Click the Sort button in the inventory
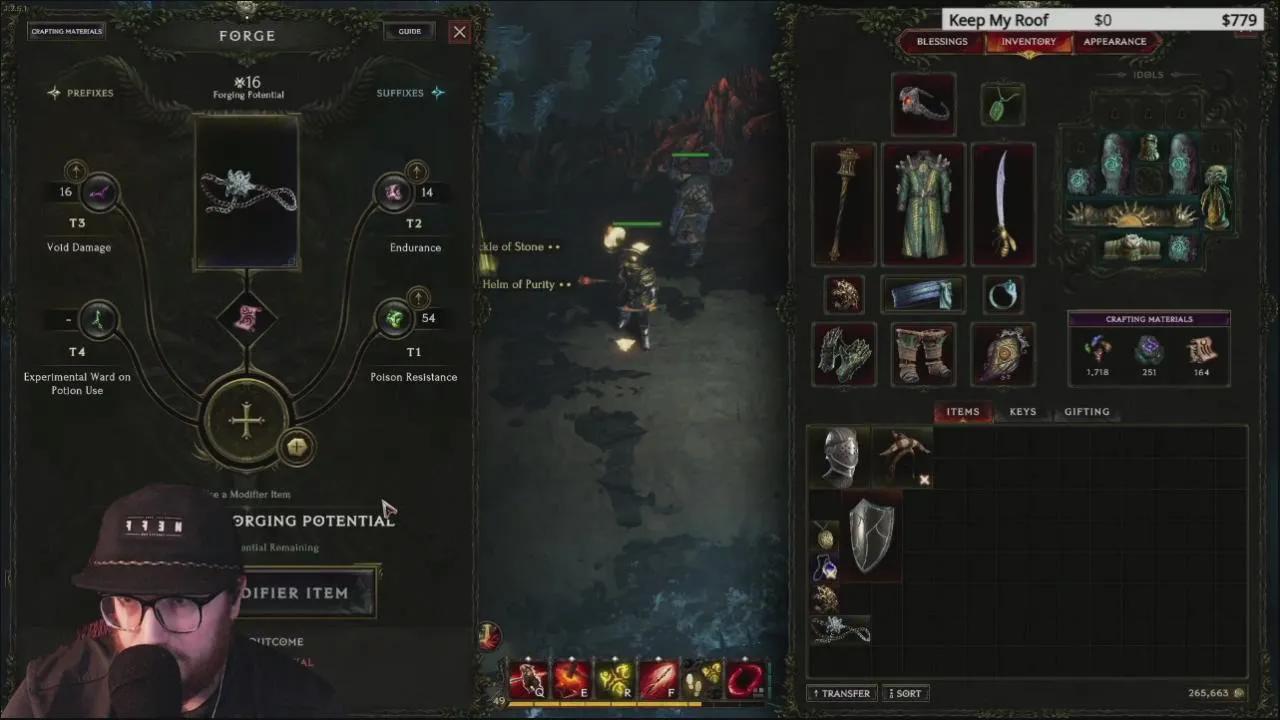The width and height of the screenshot is (1280, 720). tap(904, 693)
